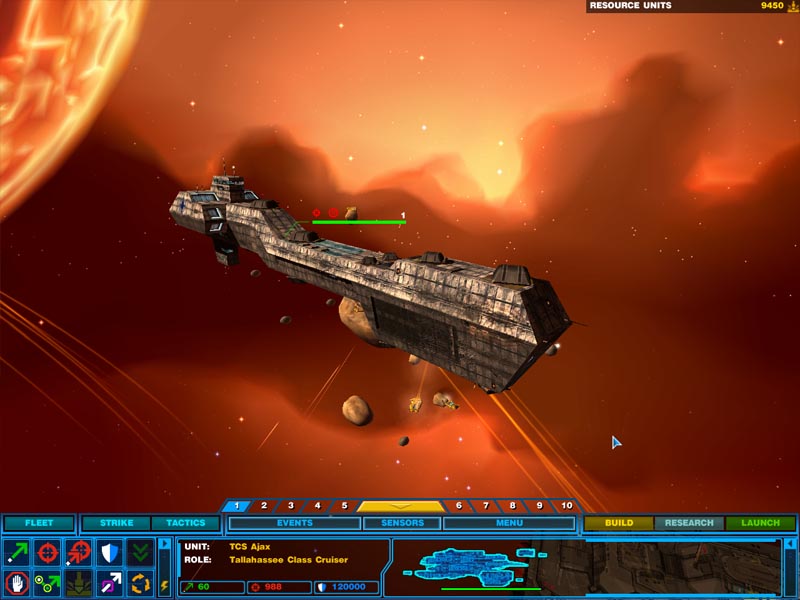Select control group 1 tab
The width and height of the screenshot is (800, 600).
(236, 506)
